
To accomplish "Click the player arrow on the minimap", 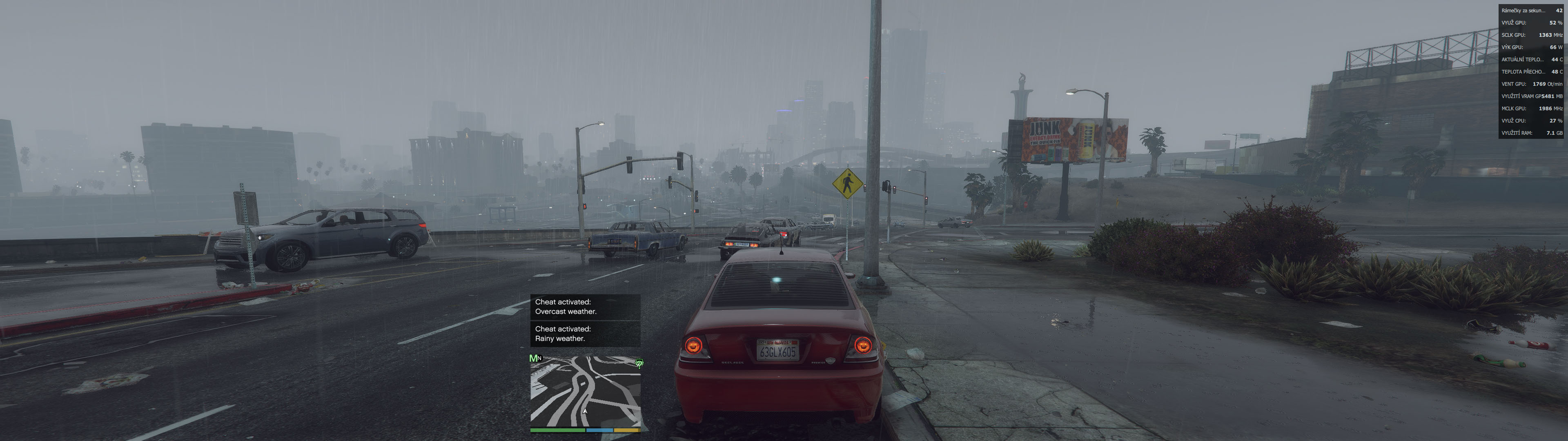I will coord(585,411).
